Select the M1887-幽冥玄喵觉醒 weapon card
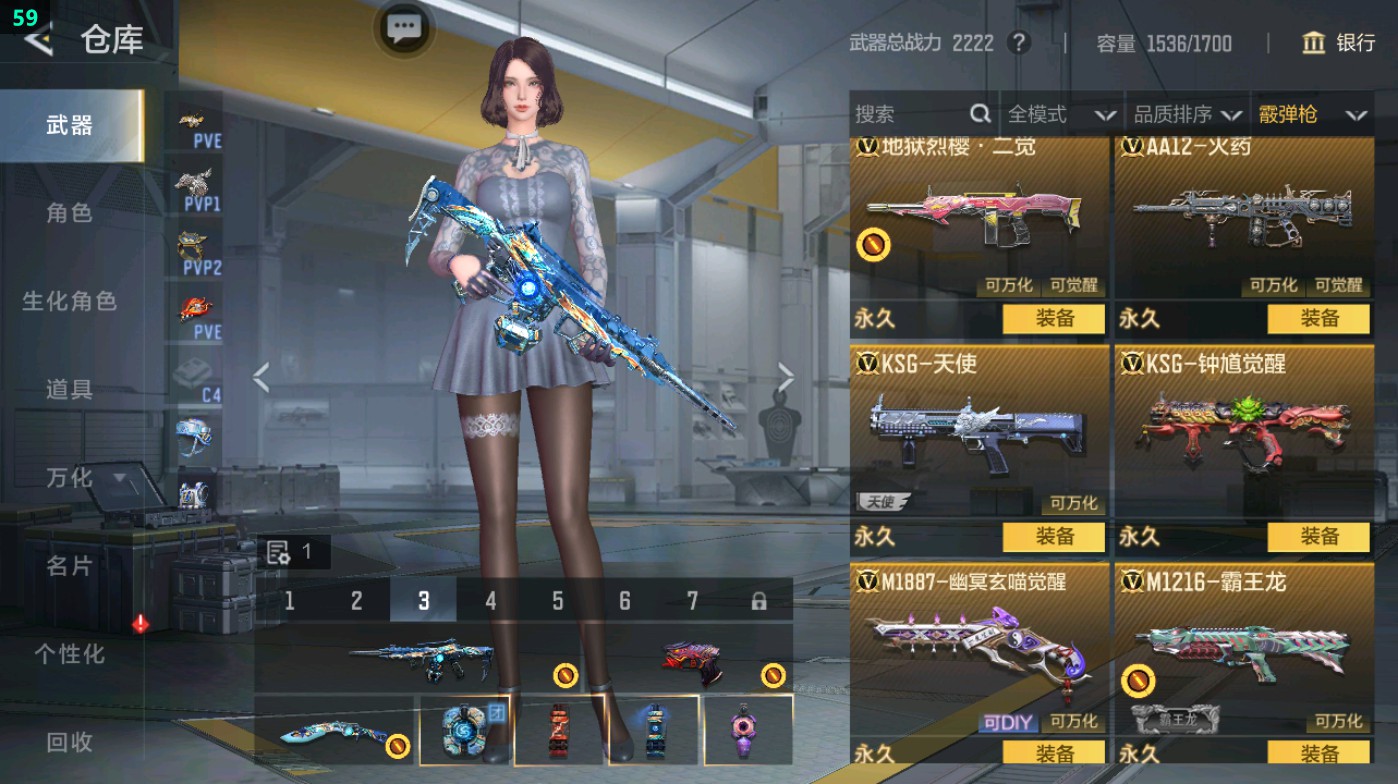1398x784 pixels. (978, 650)
